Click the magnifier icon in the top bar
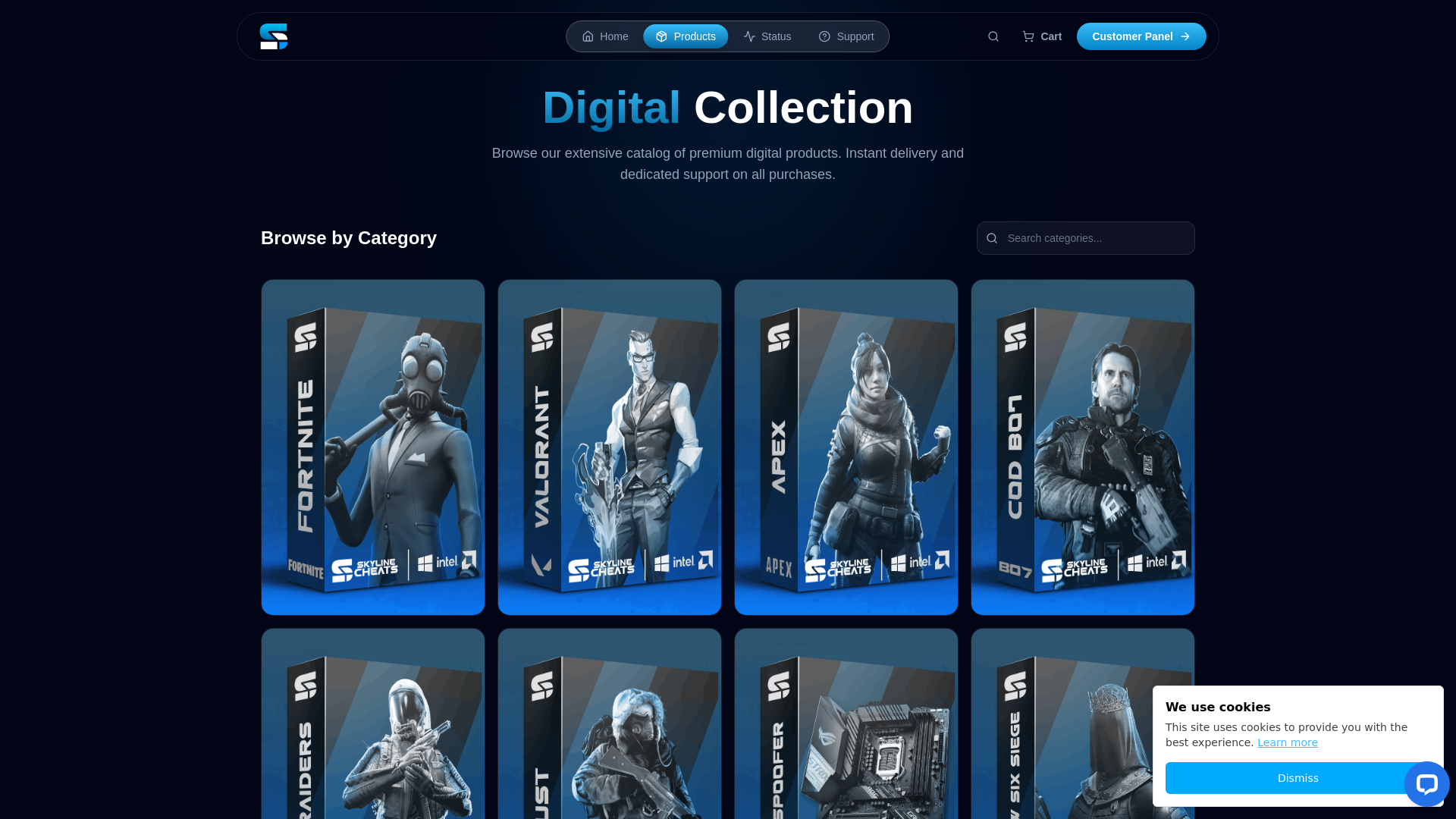This screenshot has width=1456, height=819. [x=993, y=36]
